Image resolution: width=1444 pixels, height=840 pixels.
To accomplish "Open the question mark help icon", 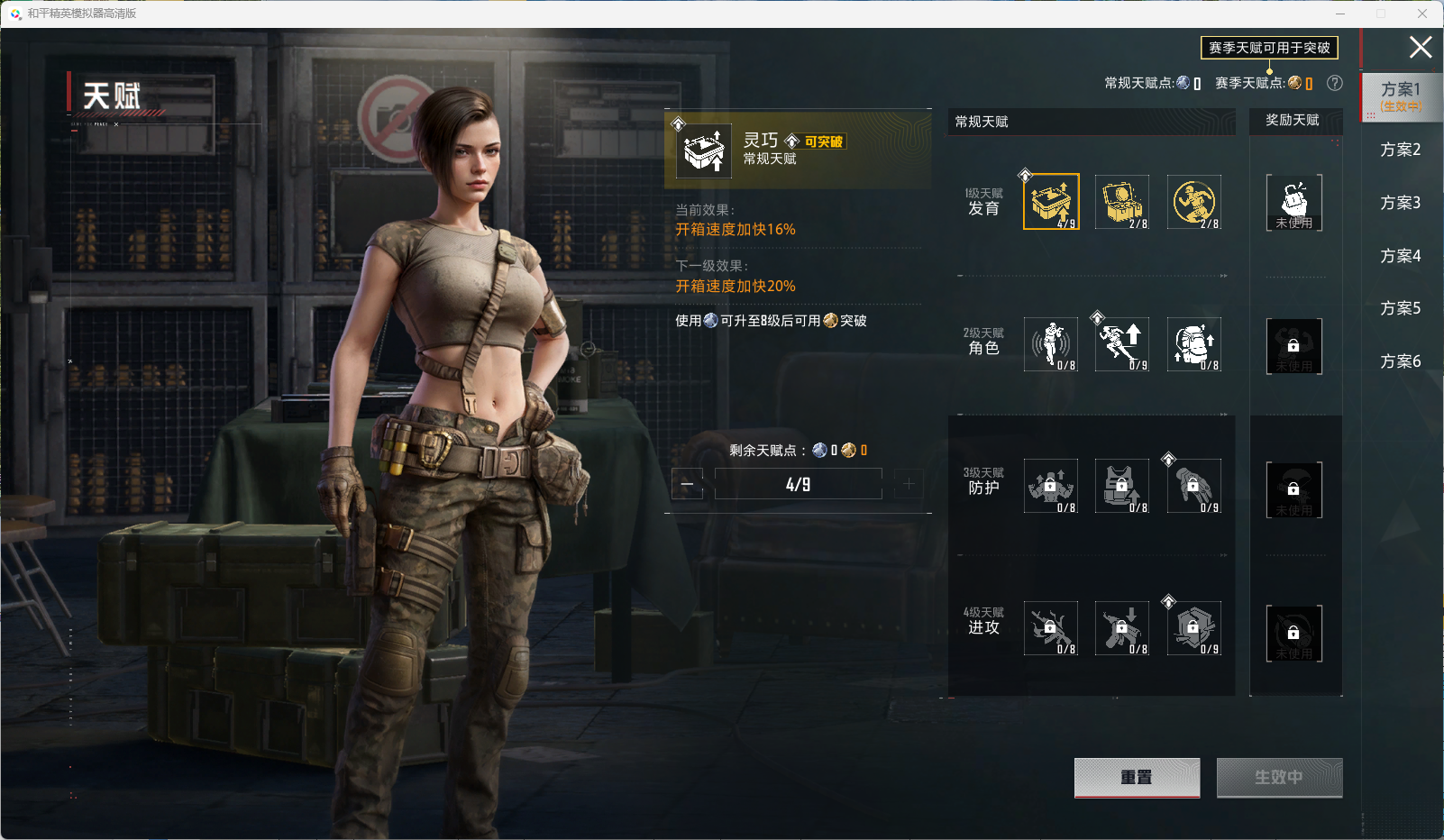I will pos(1335,83).
